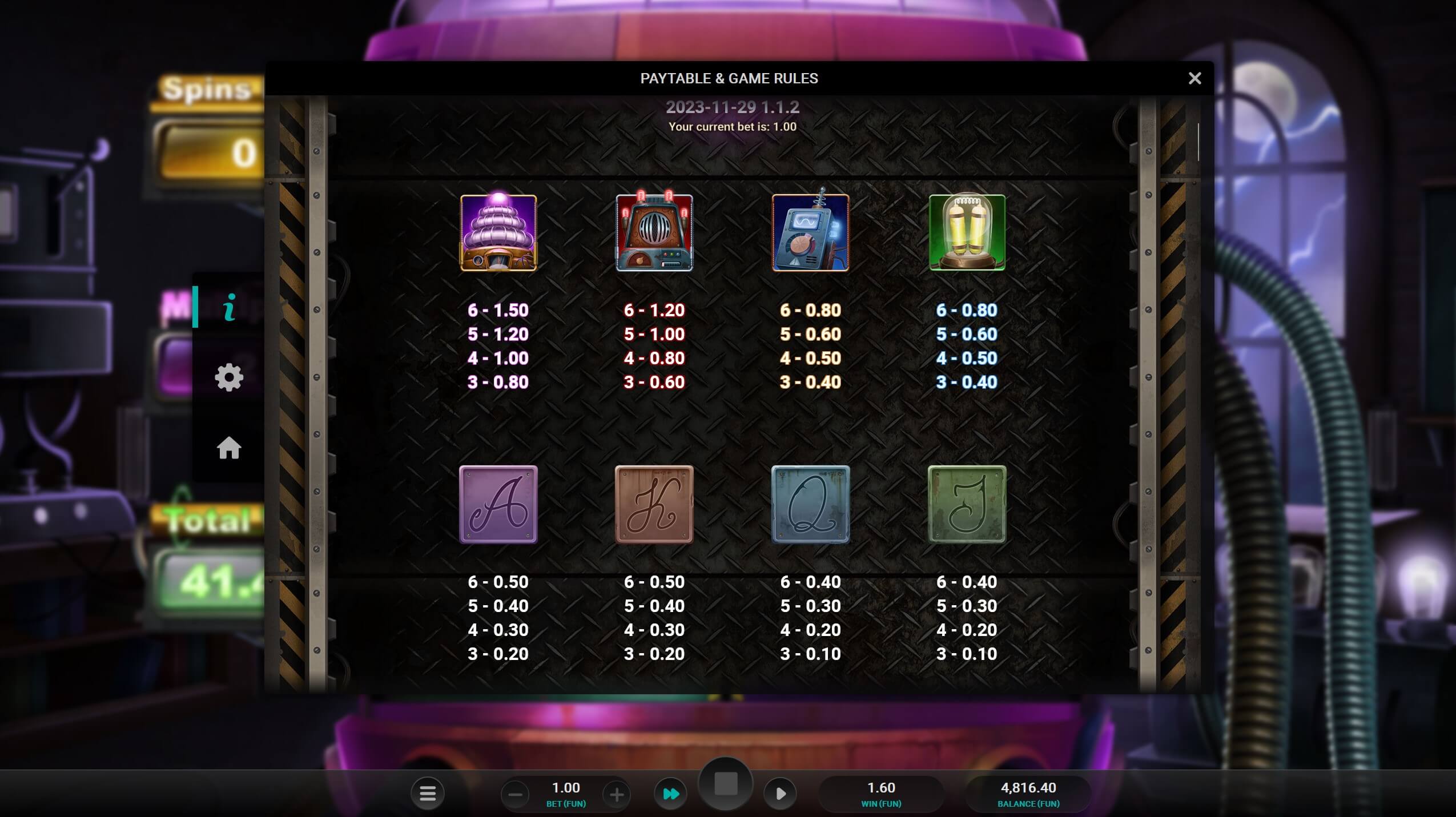Open the hamburger menu
This screenshot has height=817, width=1456.
(428, 793)
